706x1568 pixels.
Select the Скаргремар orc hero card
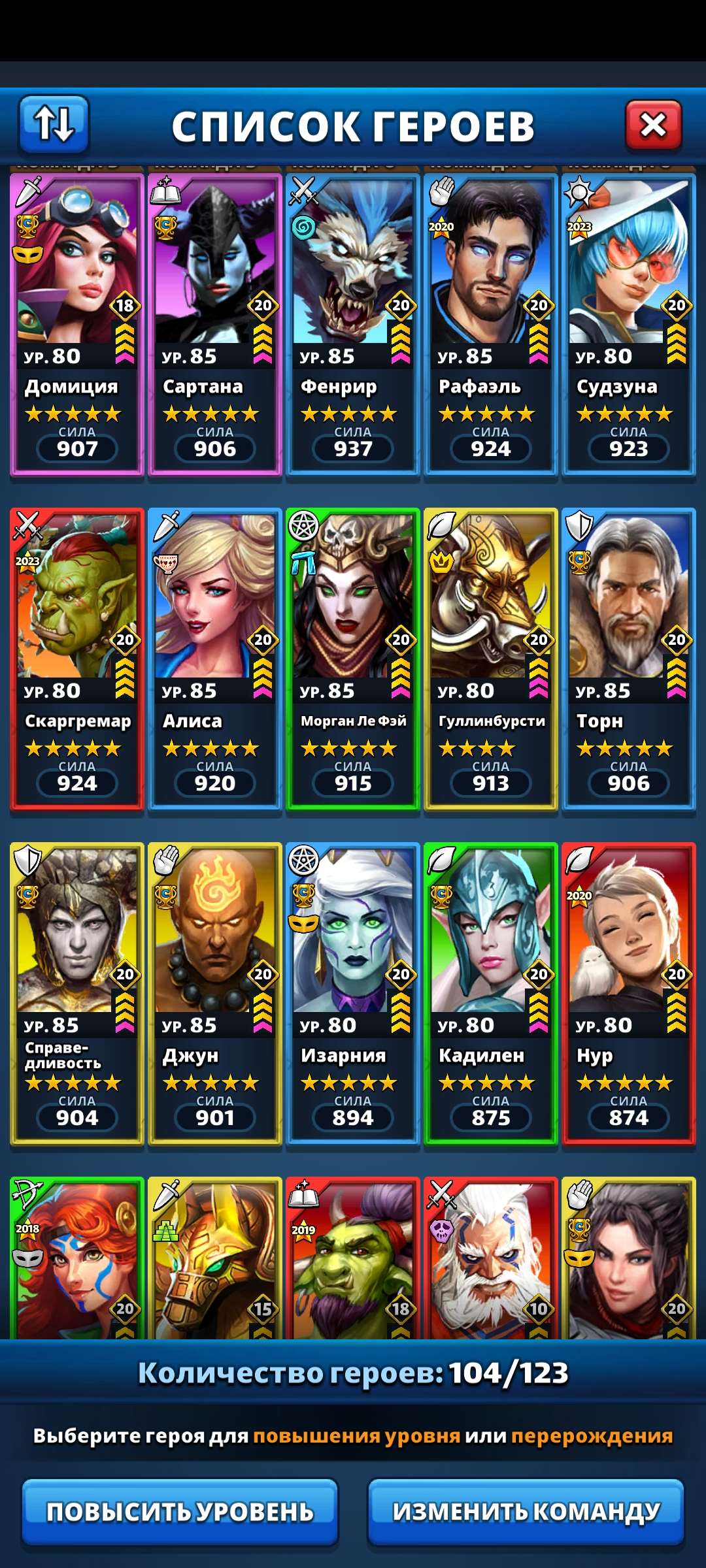click(x=77, y=659)
